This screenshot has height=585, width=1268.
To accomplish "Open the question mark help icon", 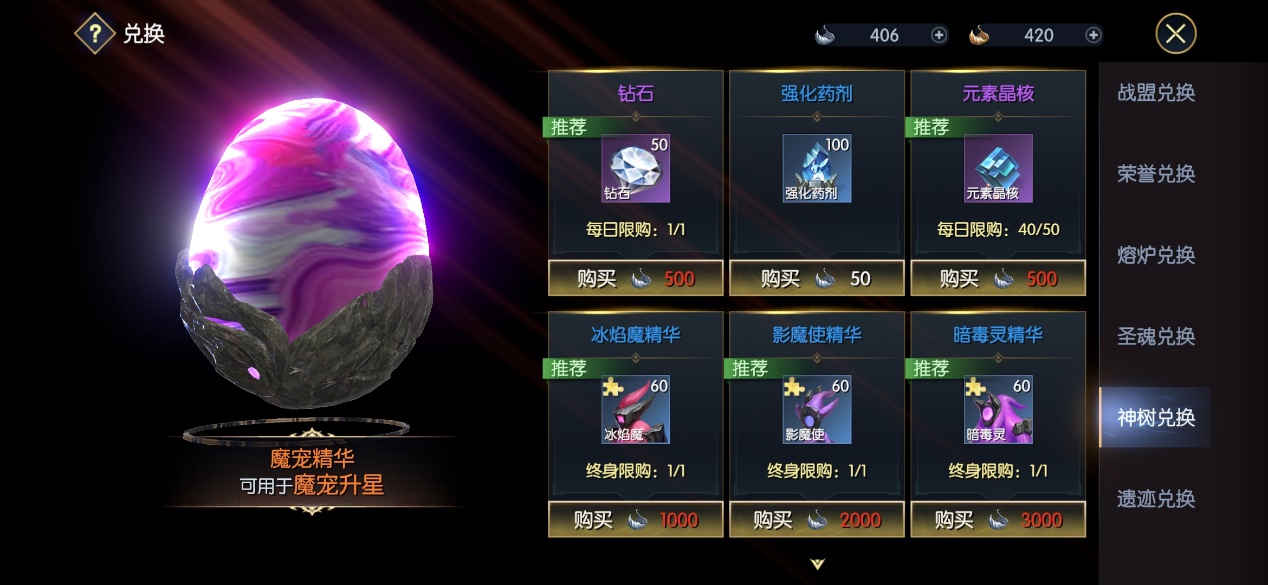I will coord(95,34).
